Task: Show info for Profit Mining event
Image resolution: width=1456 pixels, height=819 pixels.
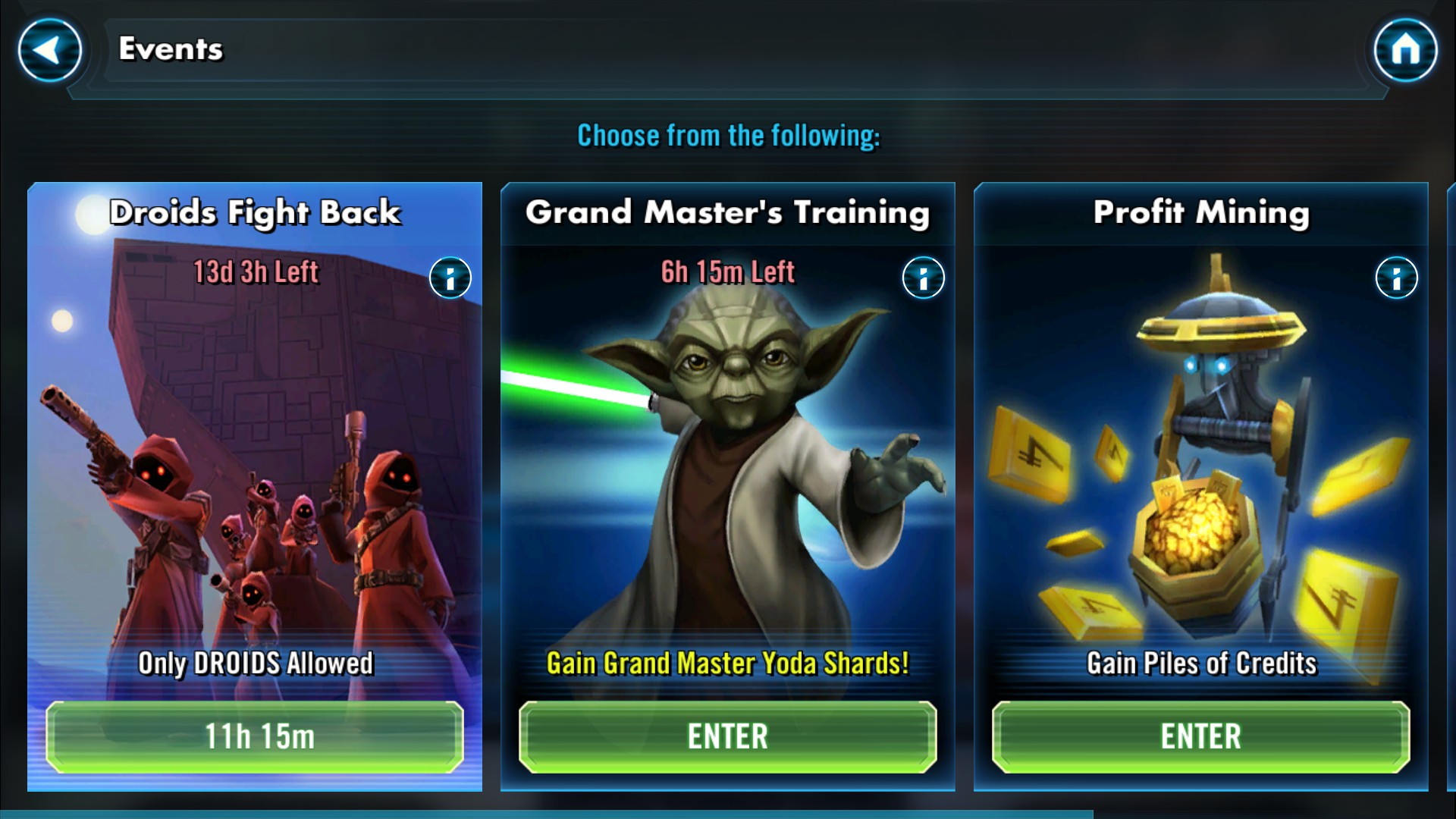Action: point(1396,278)
